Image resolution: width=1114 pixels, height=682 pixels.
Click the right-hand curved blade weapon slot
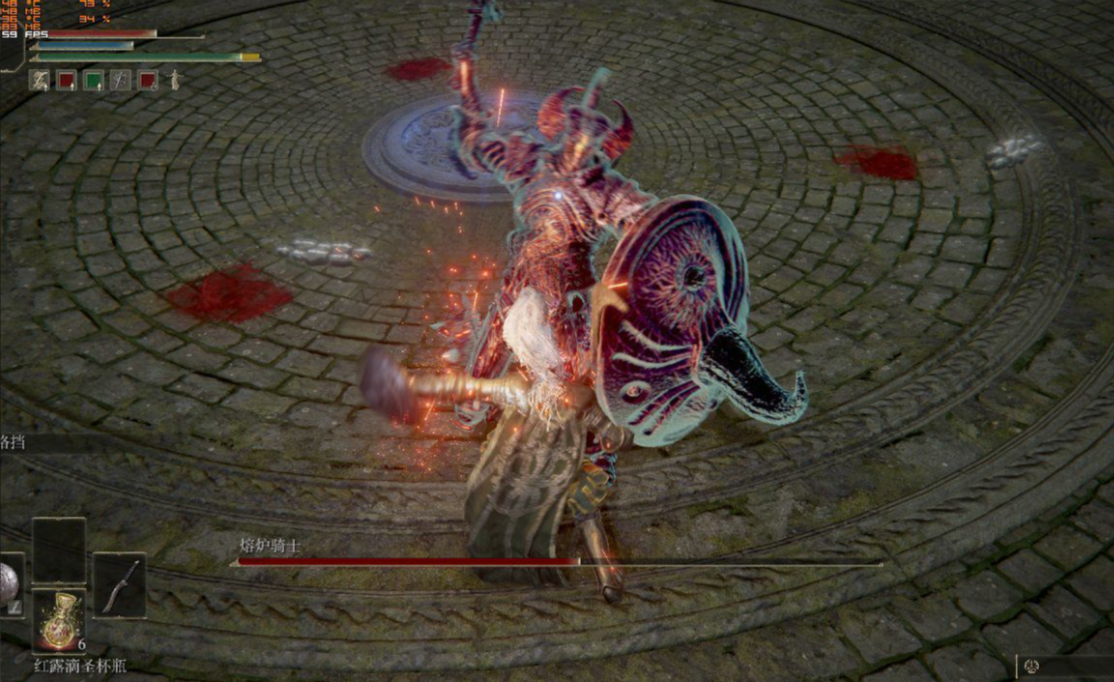[x=120, y=585]
